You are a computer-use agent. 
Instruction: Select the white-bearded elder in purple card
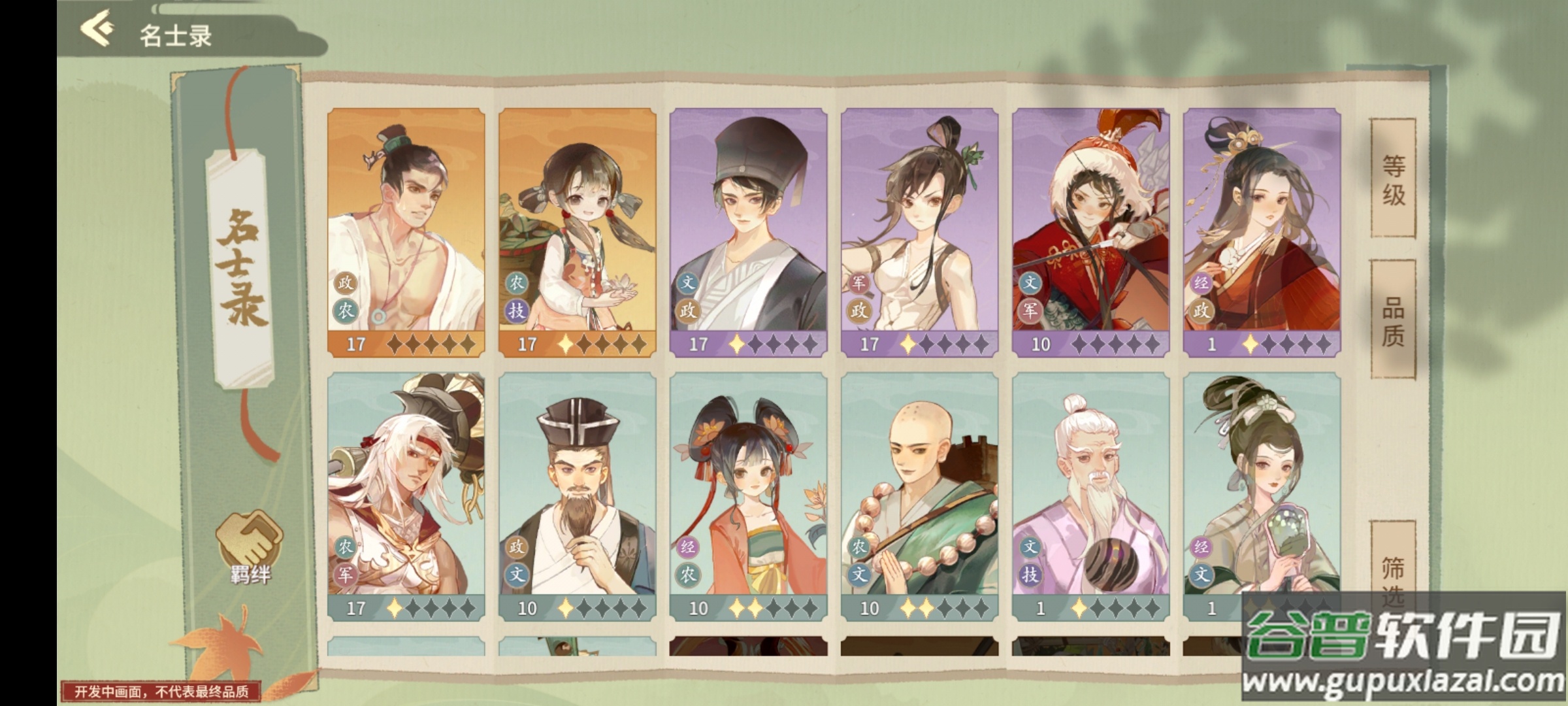click(1090, 496)
